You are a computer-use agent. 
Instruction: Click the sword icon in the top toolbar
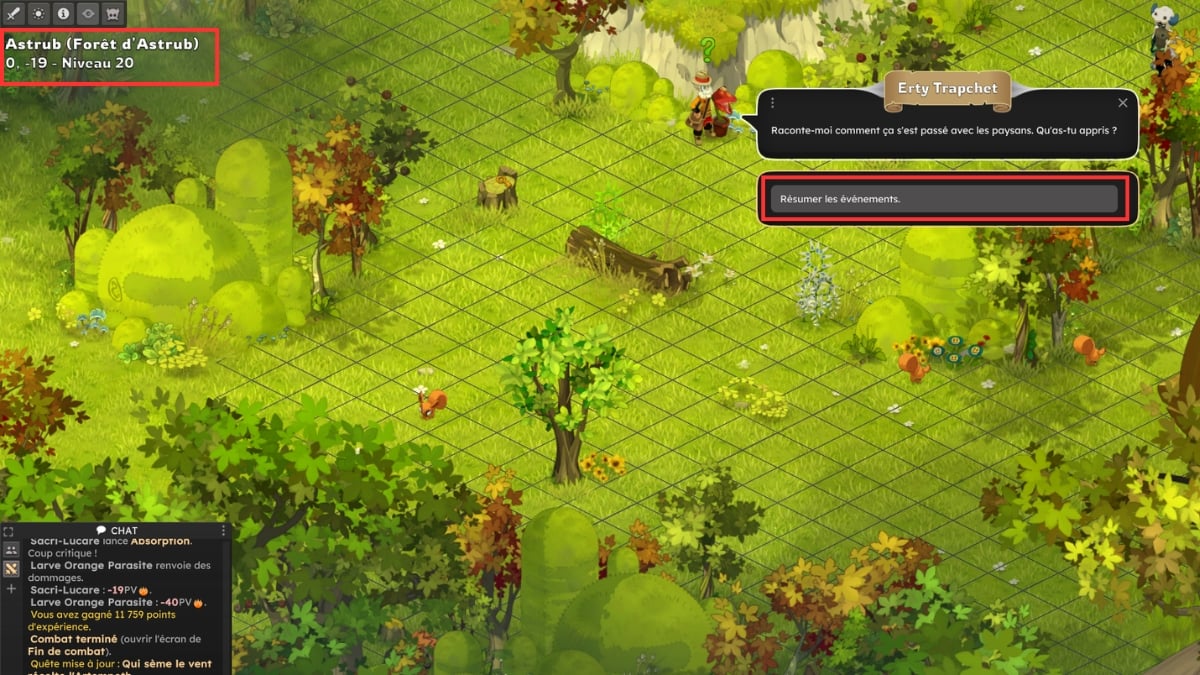(x=14, y=14)
